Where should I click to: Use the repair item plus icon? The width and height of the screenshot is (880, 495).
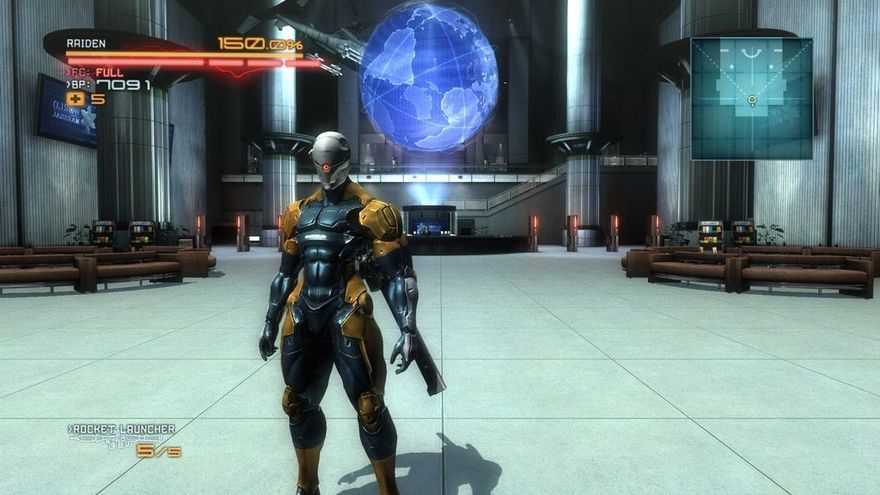pyautogui.click(x=76, y=99)
